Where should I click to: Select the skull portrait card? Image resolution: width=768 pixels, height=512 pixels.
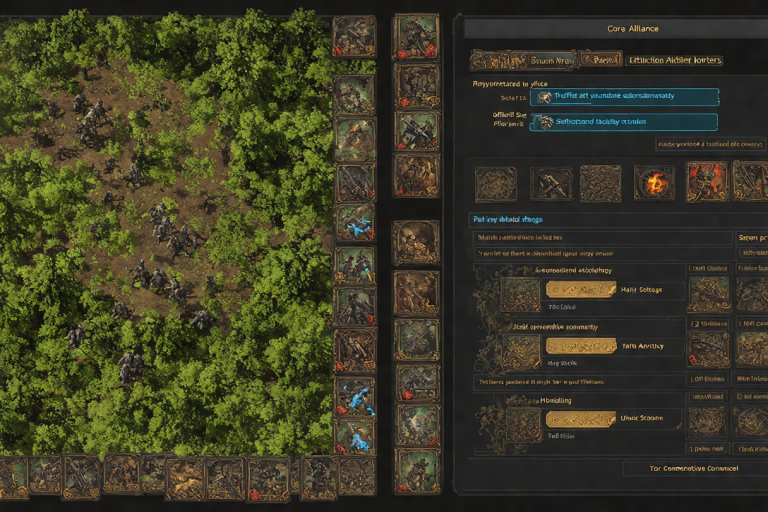415,243
